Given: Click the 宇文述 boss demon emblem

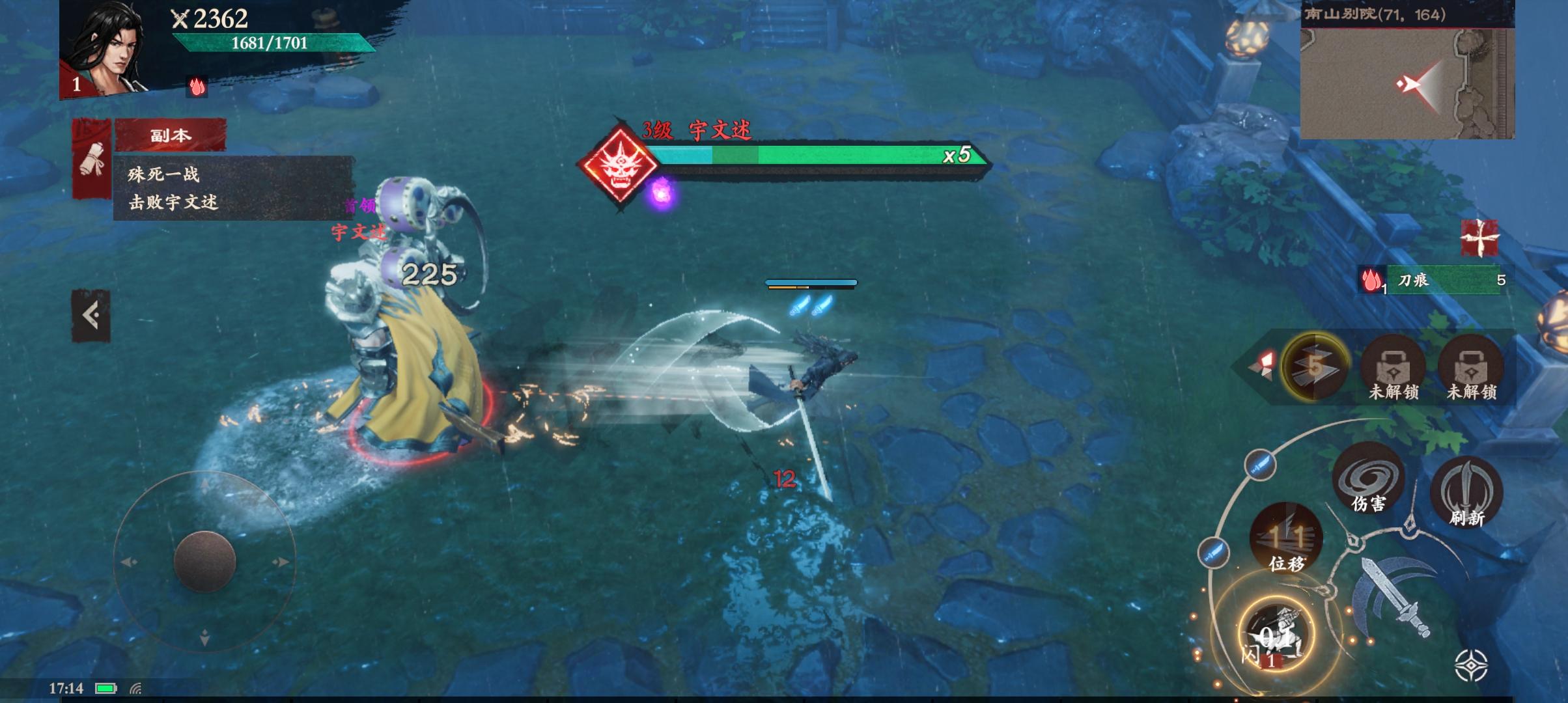Looking at the screenshot, I should point(618,164).
